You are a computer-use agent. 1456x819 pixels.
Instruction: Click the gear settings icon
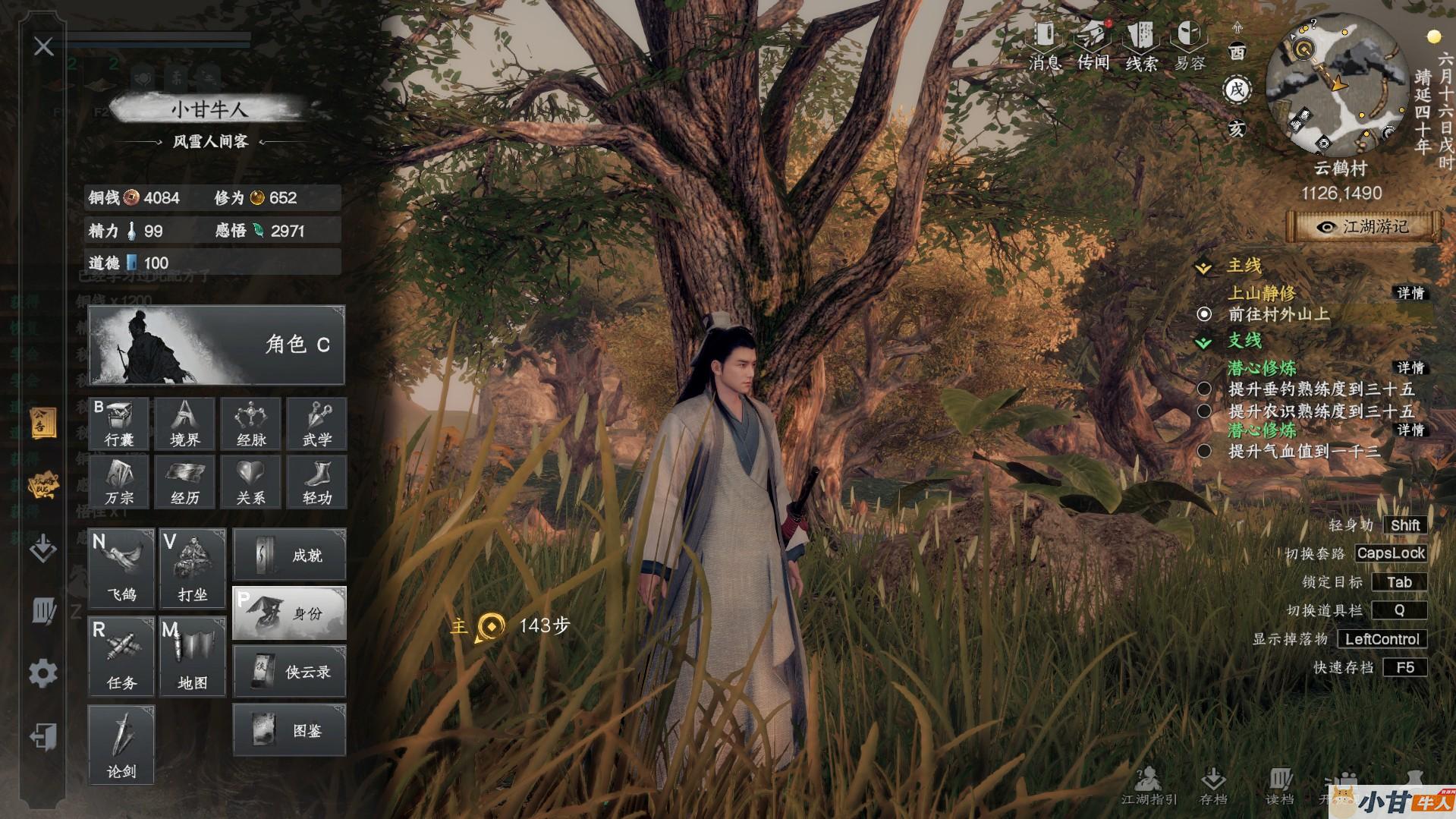(x=43, y=673)
